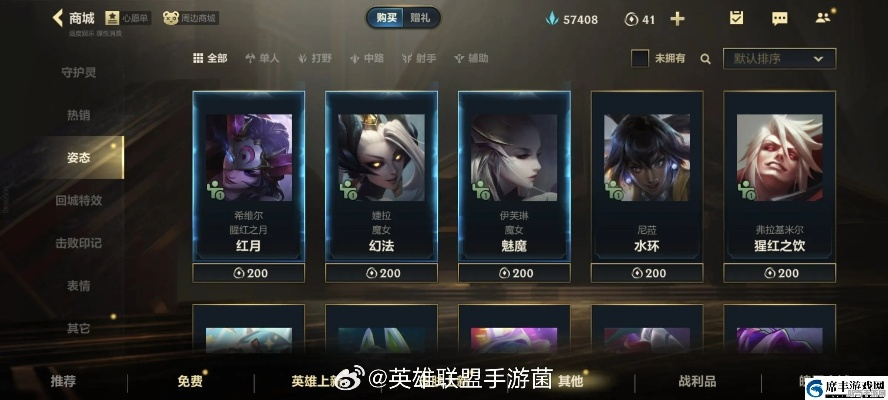Select the 守护灵 category

pyautogui.click(x=78, y=72)
